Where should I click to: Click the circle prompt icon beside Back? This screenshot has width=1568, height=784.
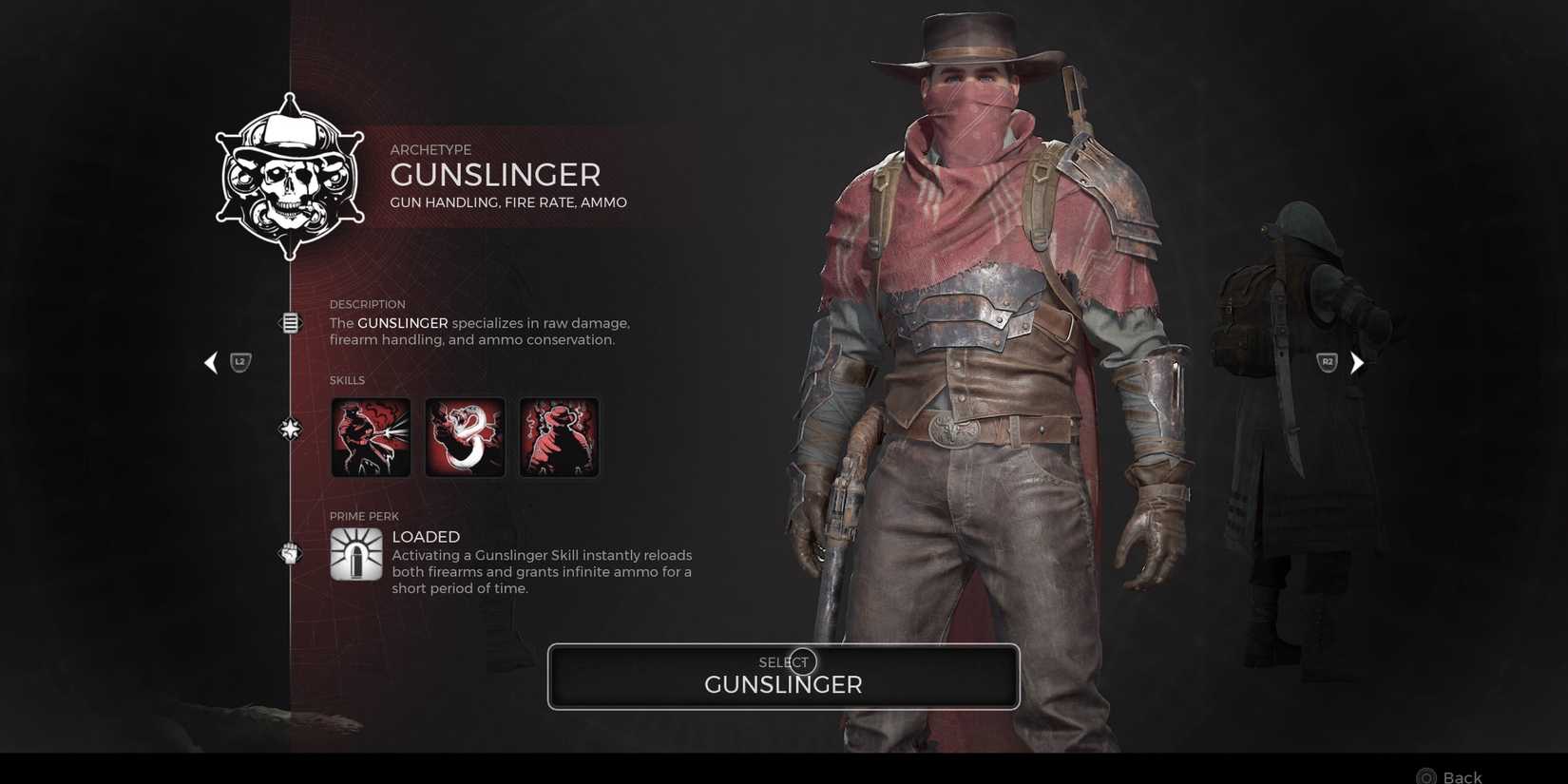[1425, 774]
